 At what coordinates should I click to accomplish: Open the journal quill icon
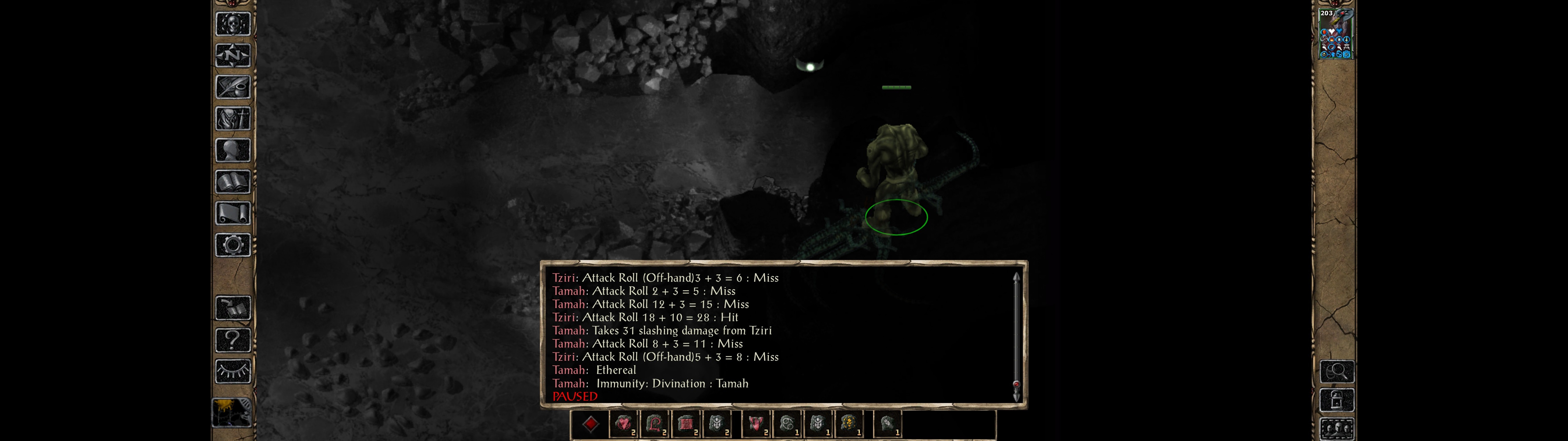coord(233,87)
